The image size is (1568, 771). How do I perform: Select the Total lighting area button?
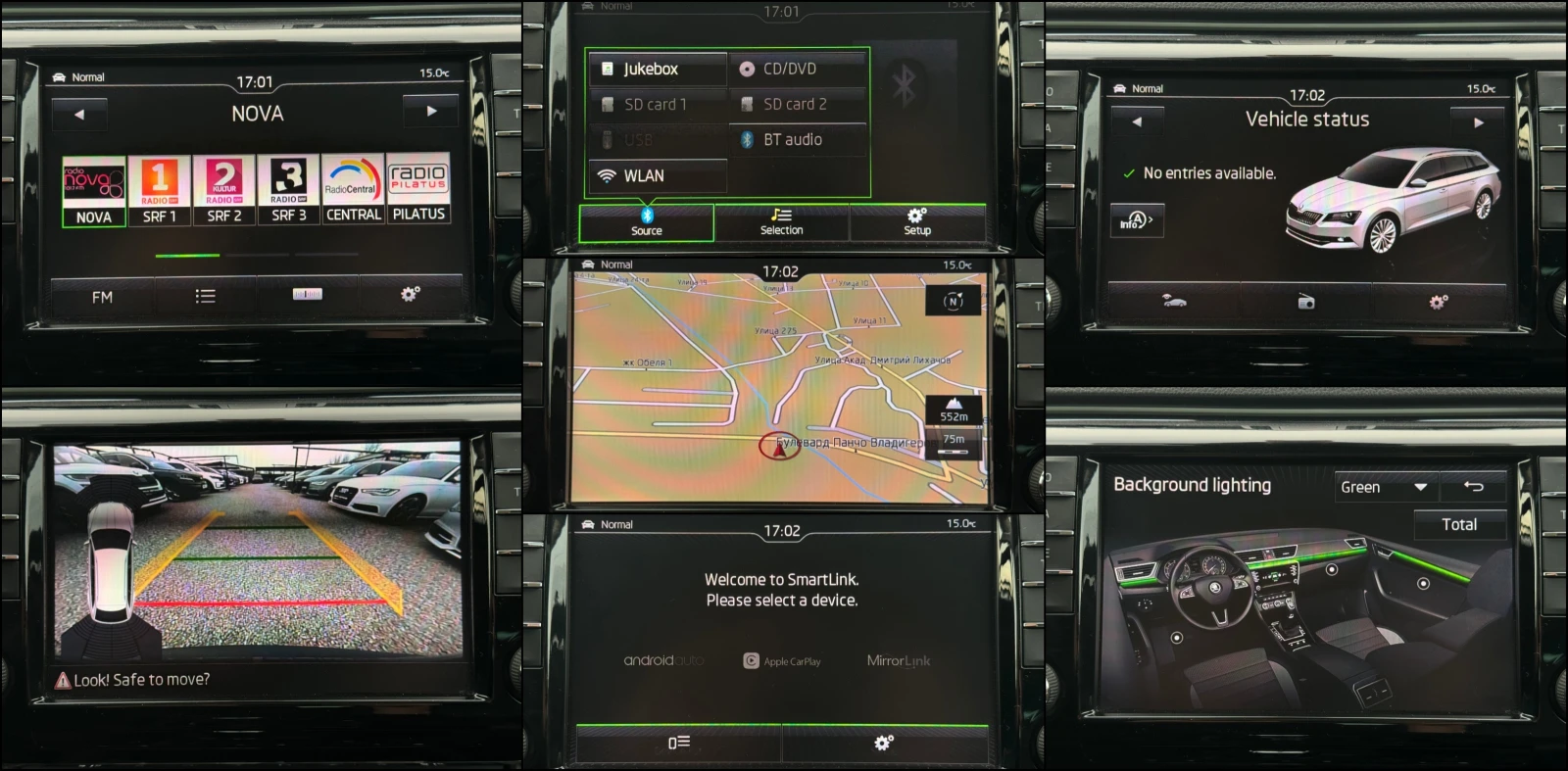pyautogui.click(x=1458, y=525)
